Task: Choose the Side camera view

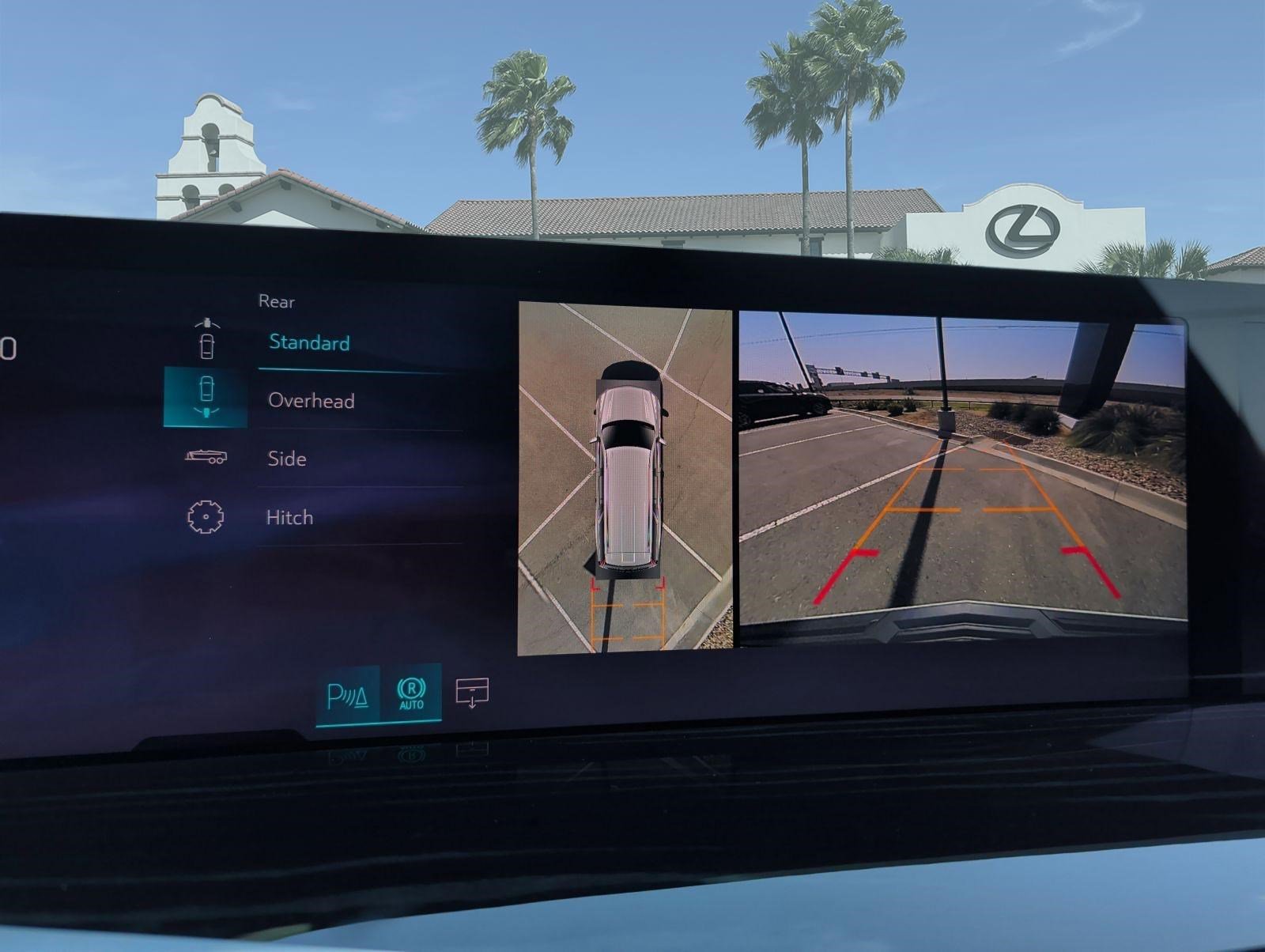Action: (287, 459)
